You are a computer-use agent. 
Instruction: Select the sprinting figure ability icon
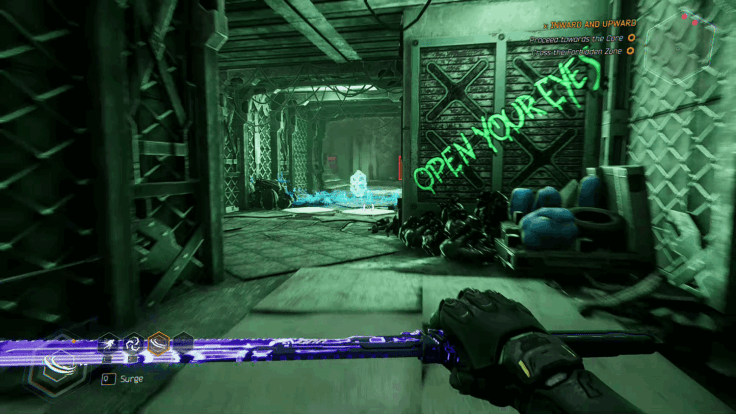[x=108, y=346]
